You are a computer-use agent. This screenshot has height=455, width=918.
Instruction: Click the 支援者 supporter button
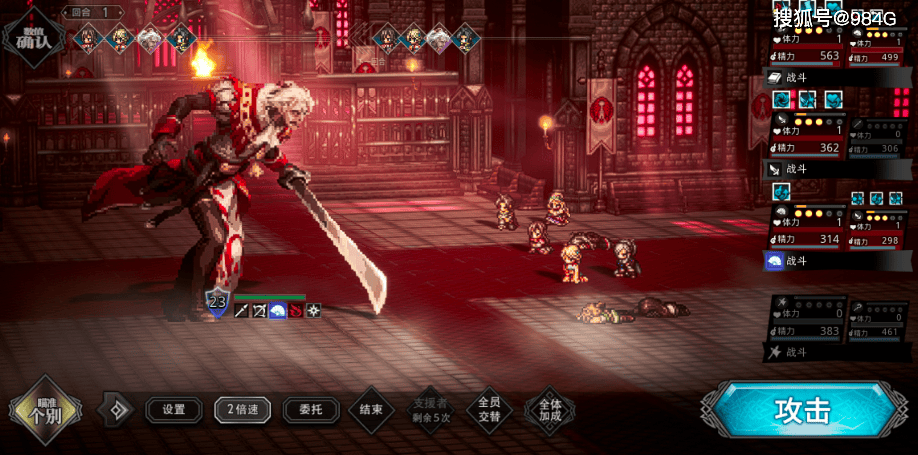click(431, 409)
